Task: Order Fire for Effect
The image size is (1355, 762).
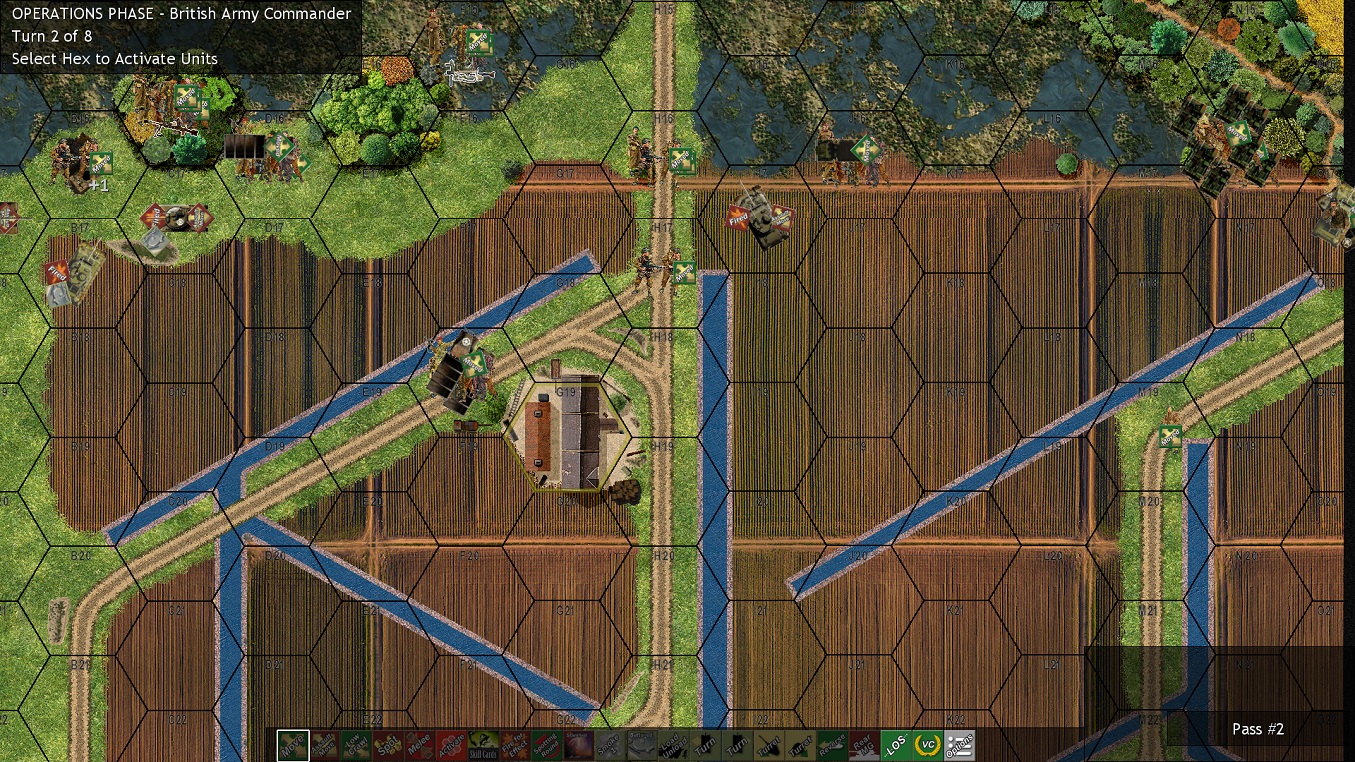Action: click(x=517, y=745)
